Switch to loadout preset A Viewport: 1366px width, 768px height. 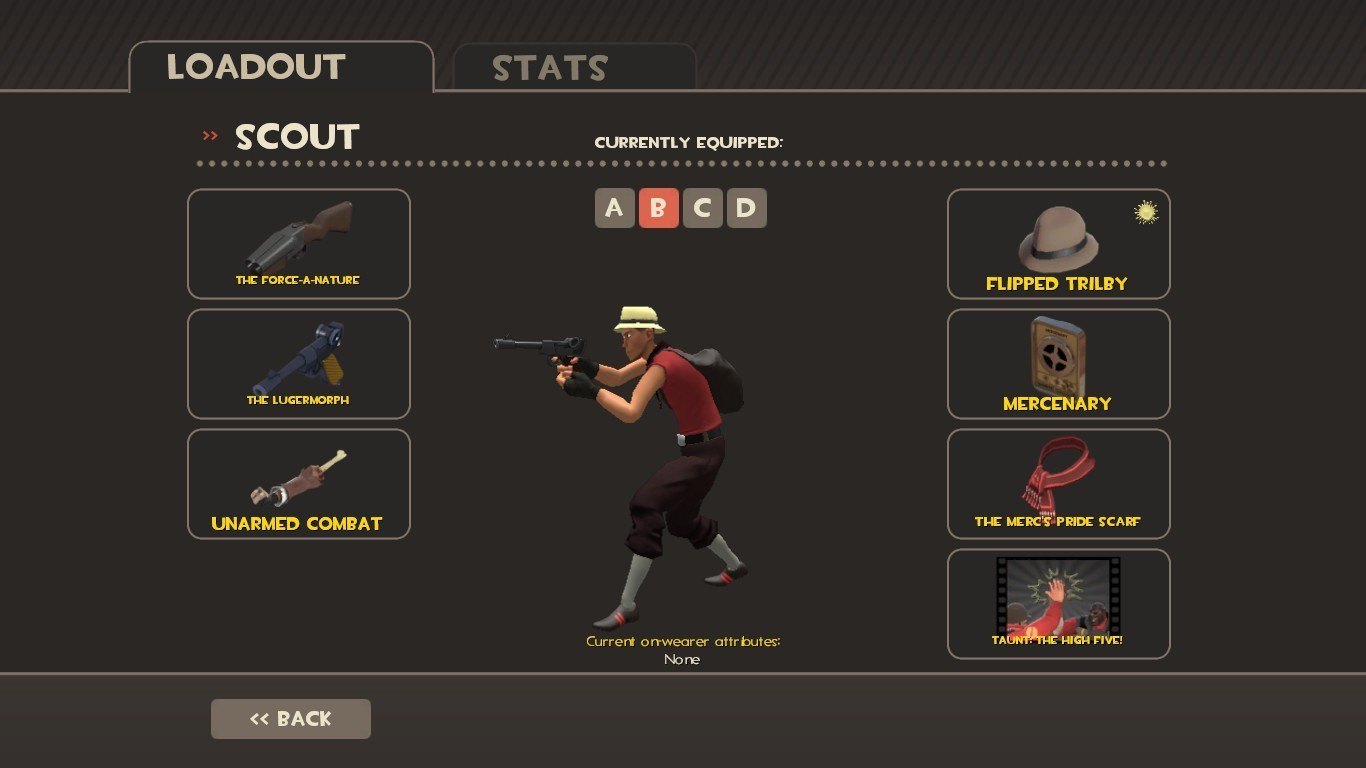(615, 208)
